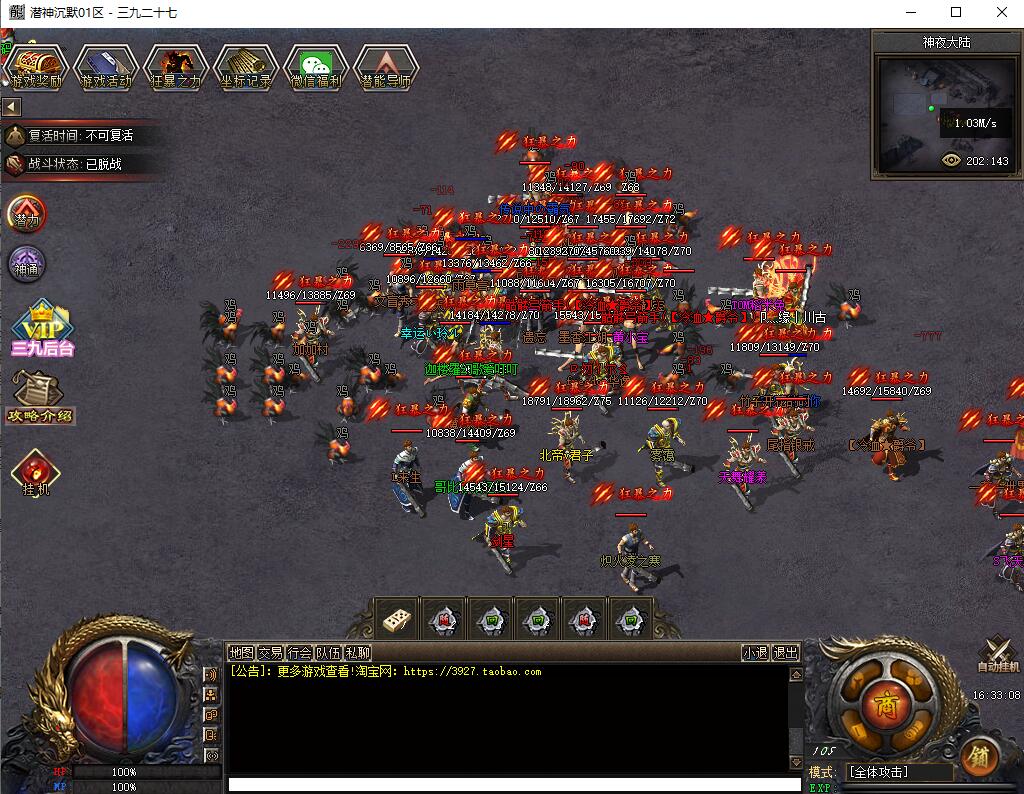Open the 坐标记录 scroll icon
The image size is (1024, 794).
click(246, 68)
